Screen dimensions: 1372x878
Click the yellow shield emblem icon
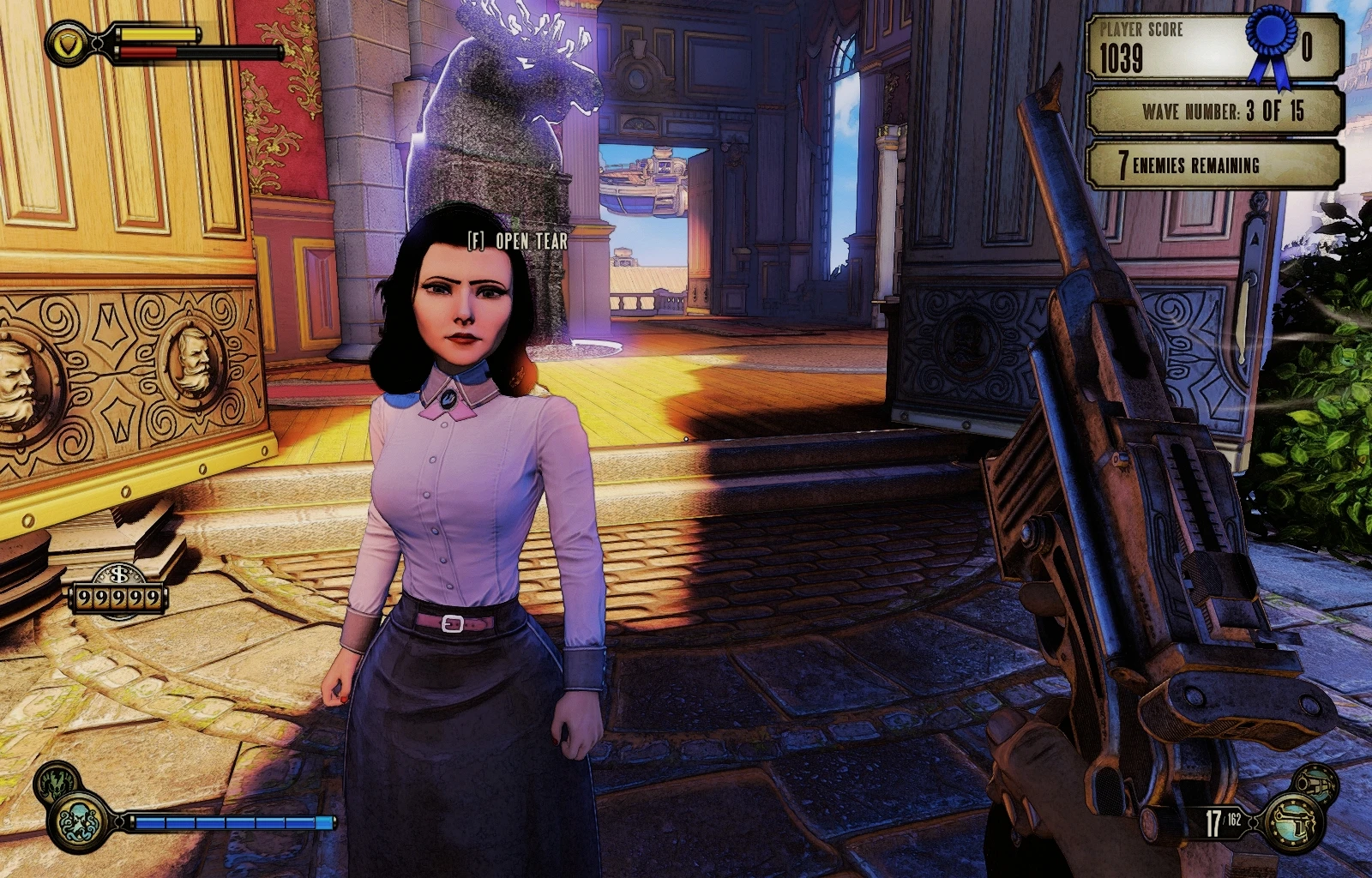point(68,43)
